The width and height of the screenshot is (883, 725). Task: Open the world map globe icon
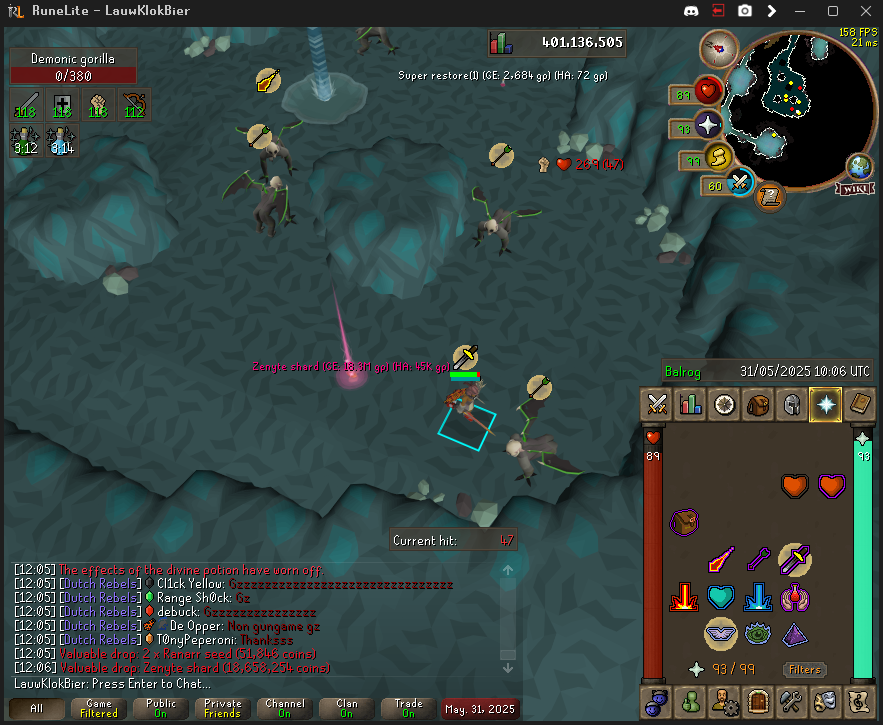click(859, 166)
